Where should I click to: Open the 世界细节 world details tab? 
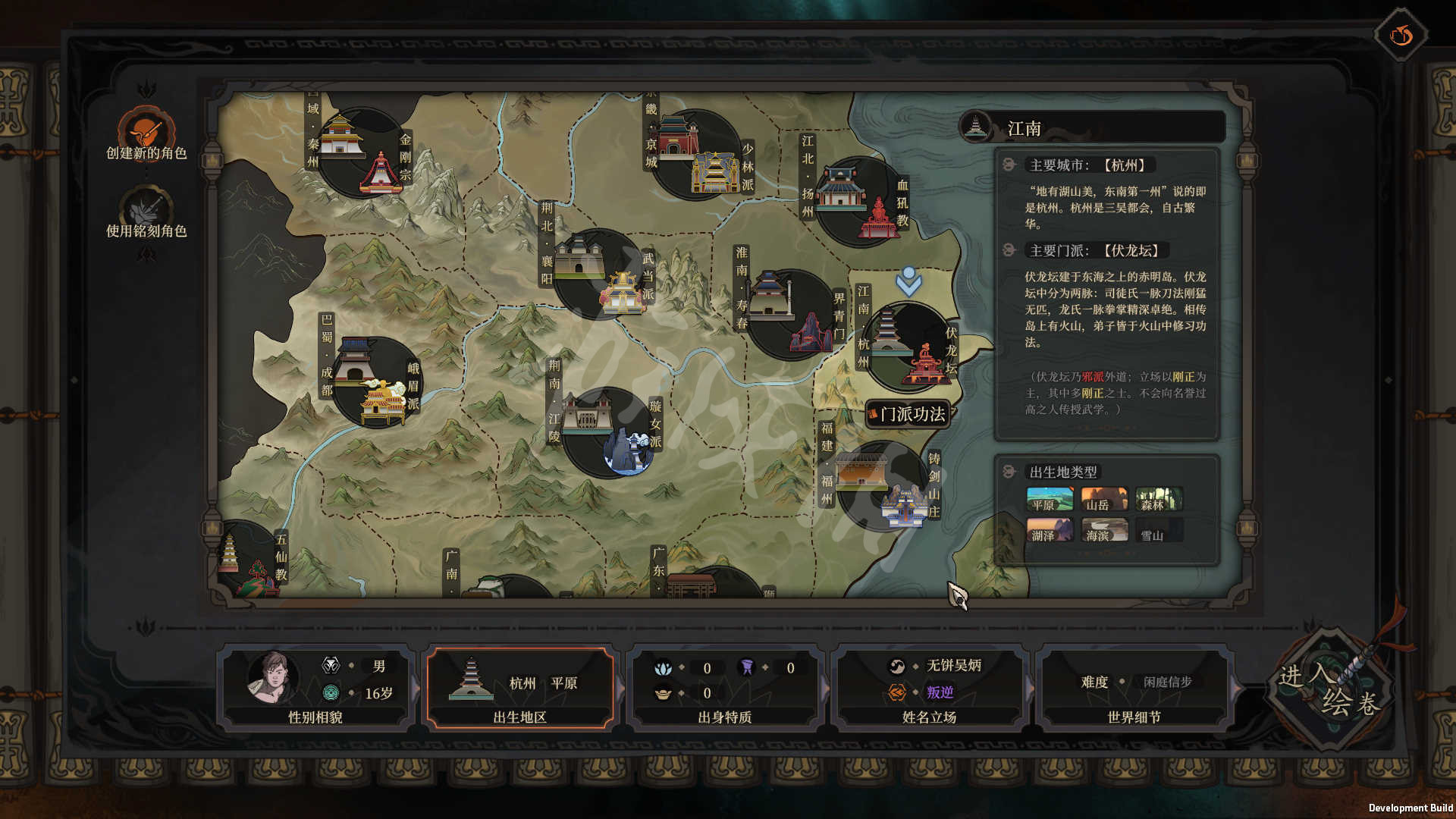point(1134,688)
